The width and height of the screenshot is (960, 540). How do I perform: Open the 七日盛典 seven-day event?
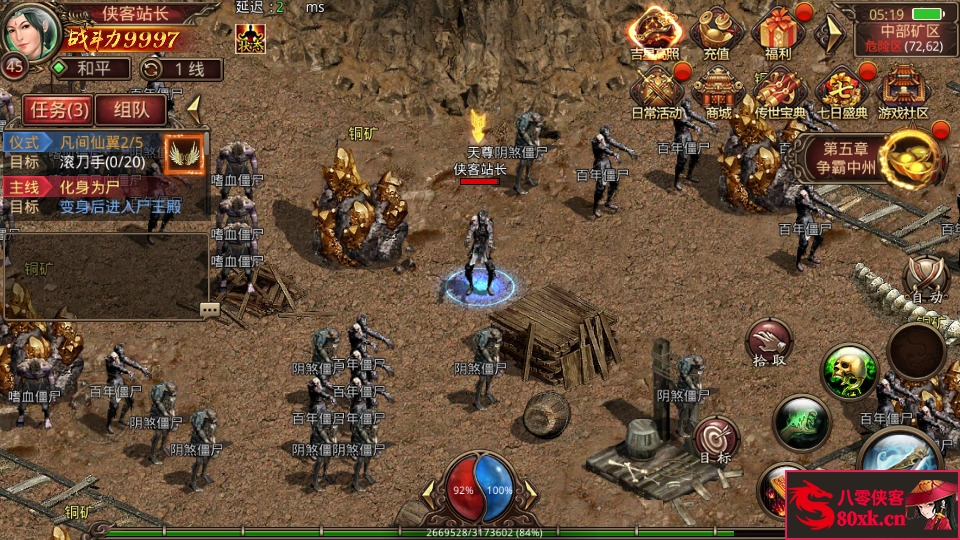840,92
